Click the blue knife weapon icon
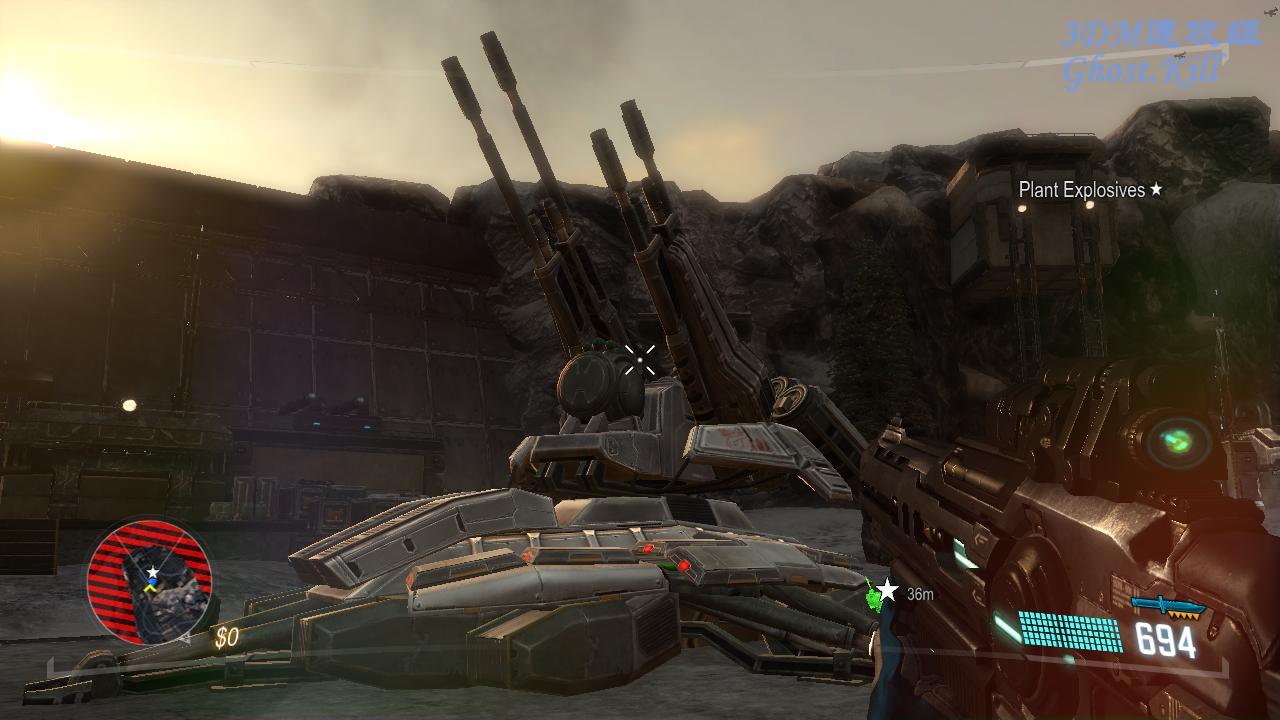Screen dimensions: 1280x720 (x=1166, y=606)
